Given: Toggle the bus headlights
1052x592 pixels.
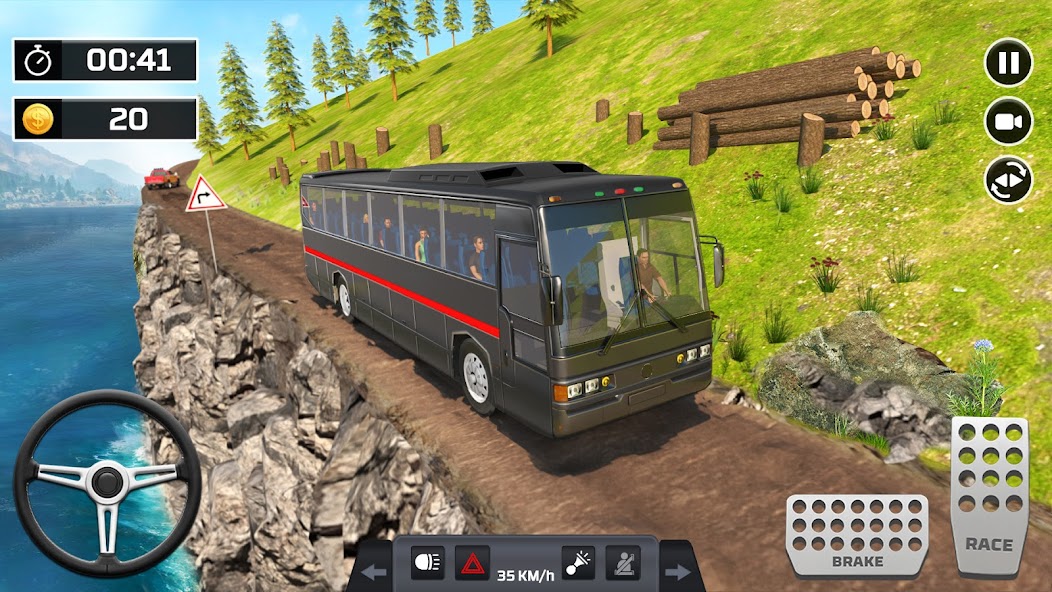Looking at the screenshot, I should click(x=427, y=563).
